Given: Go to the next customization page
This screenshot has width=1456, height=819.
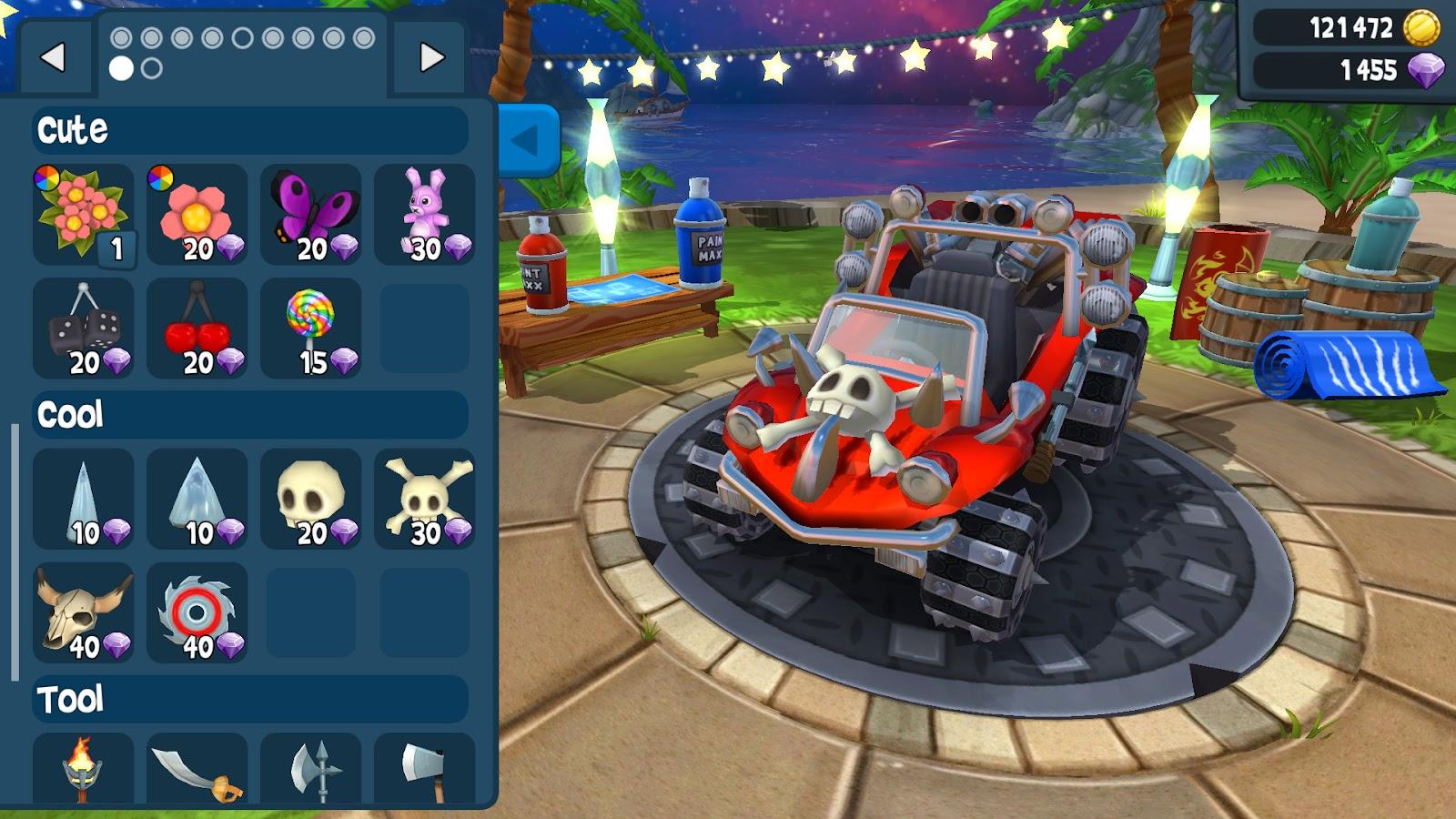Looking at the screenshot, I should point(431,57).
